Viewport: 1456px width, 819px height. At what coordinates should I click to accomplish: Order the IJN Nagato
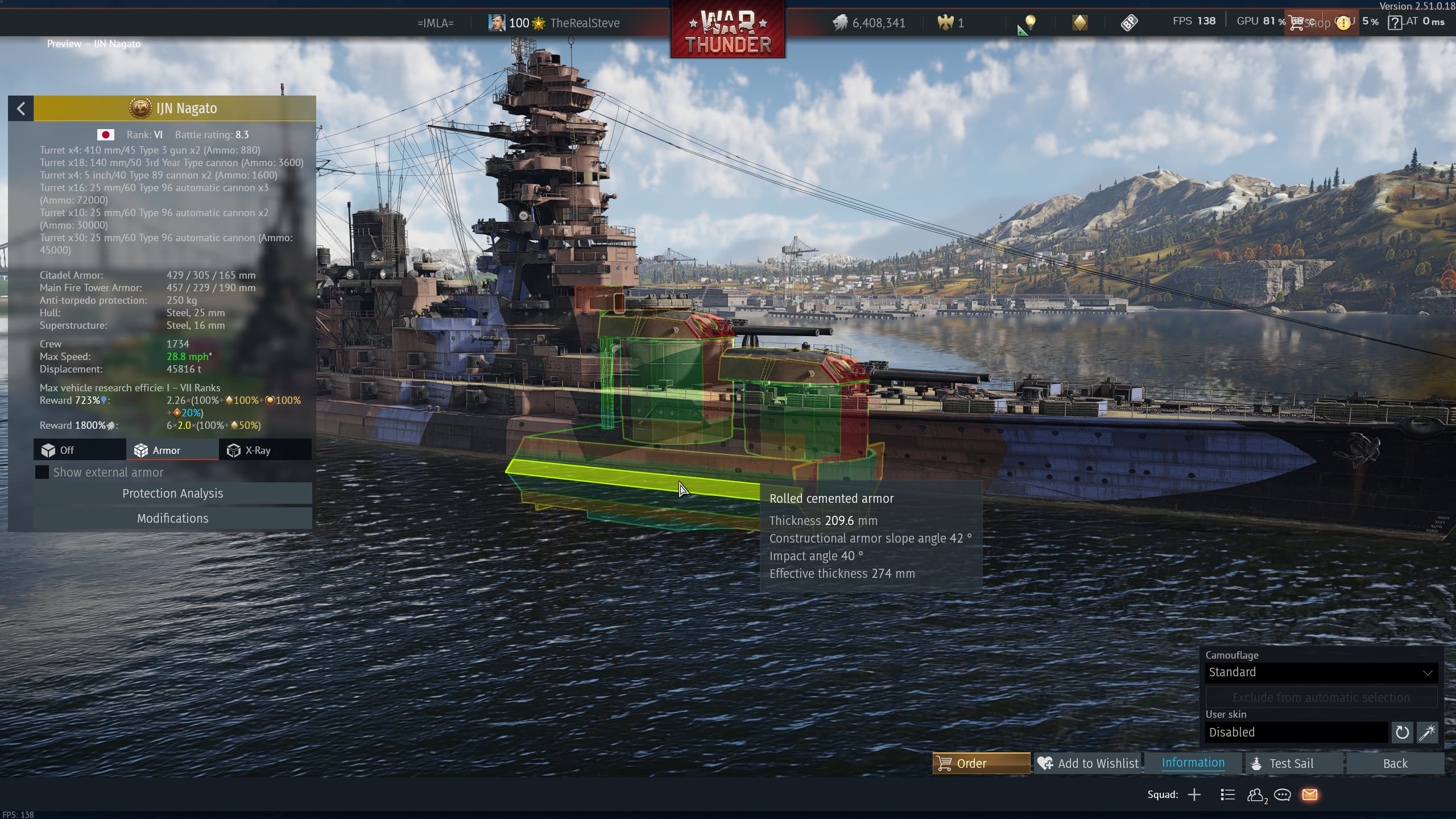click(981, 763)
